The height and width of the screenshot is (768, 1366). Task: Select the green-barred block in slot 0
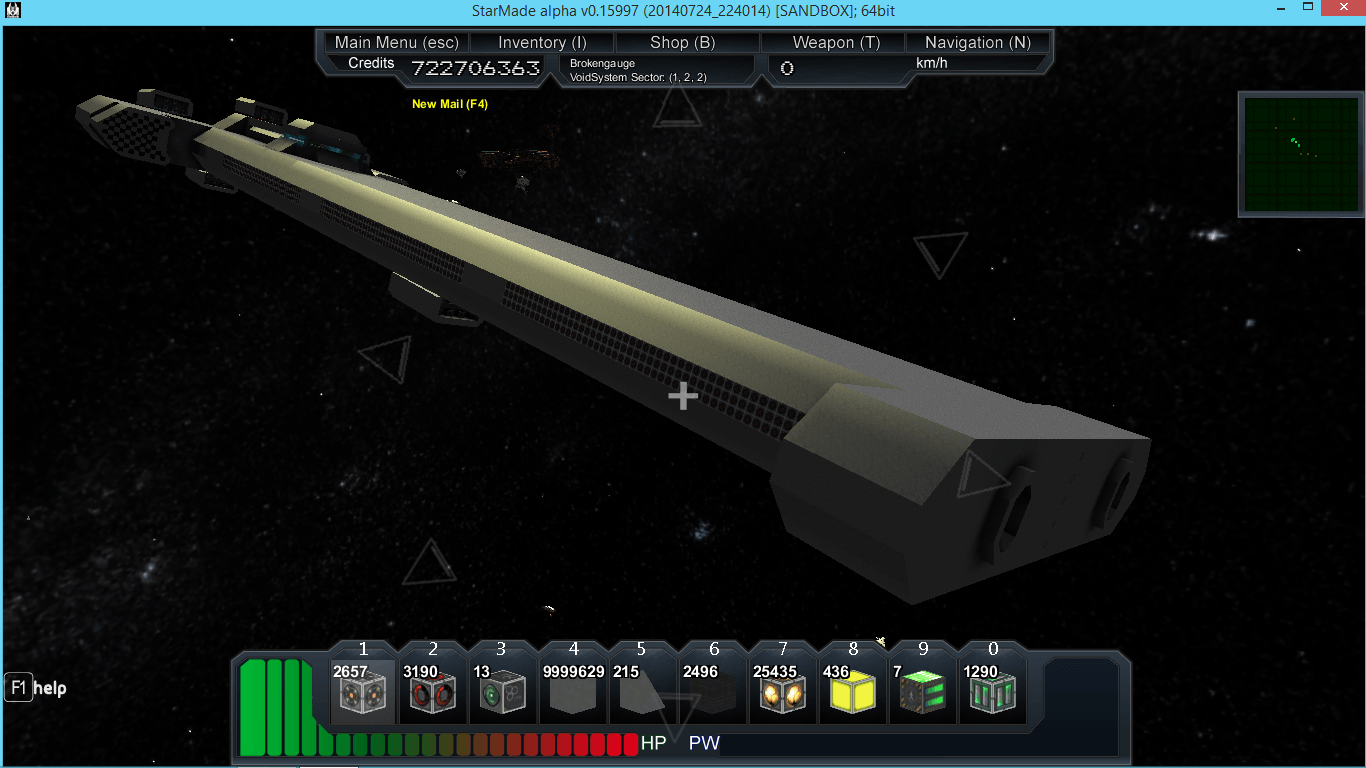(x=992, y=690)
